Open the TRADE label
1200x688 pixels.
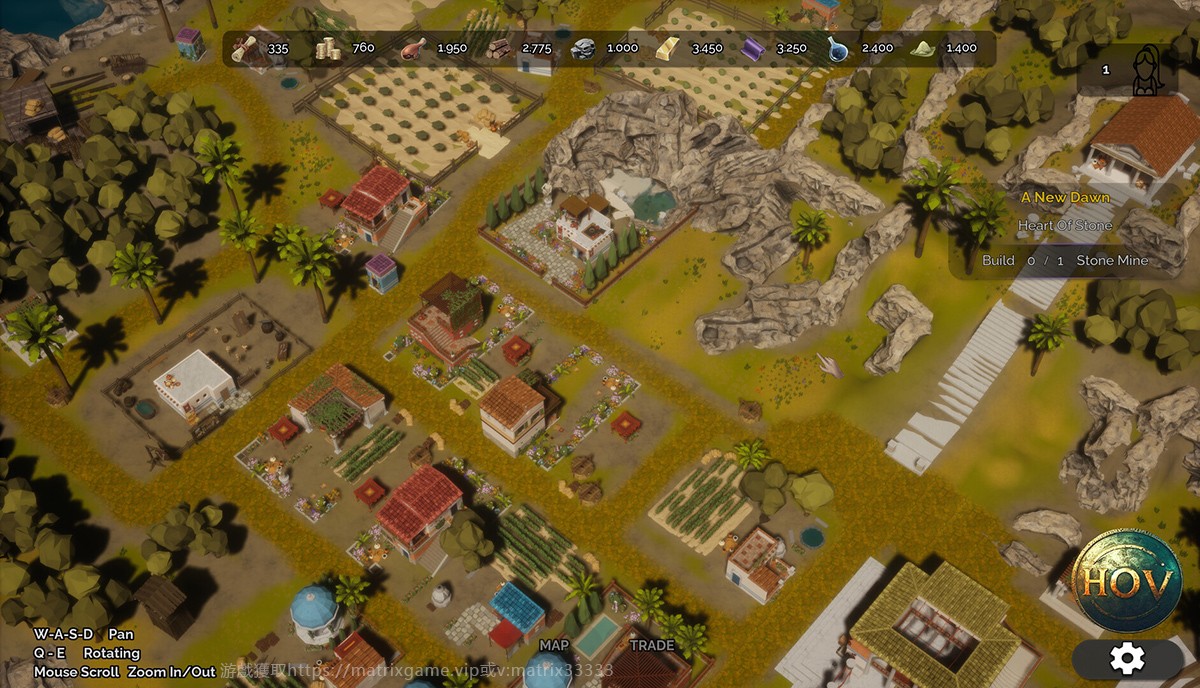click(652, 645)
